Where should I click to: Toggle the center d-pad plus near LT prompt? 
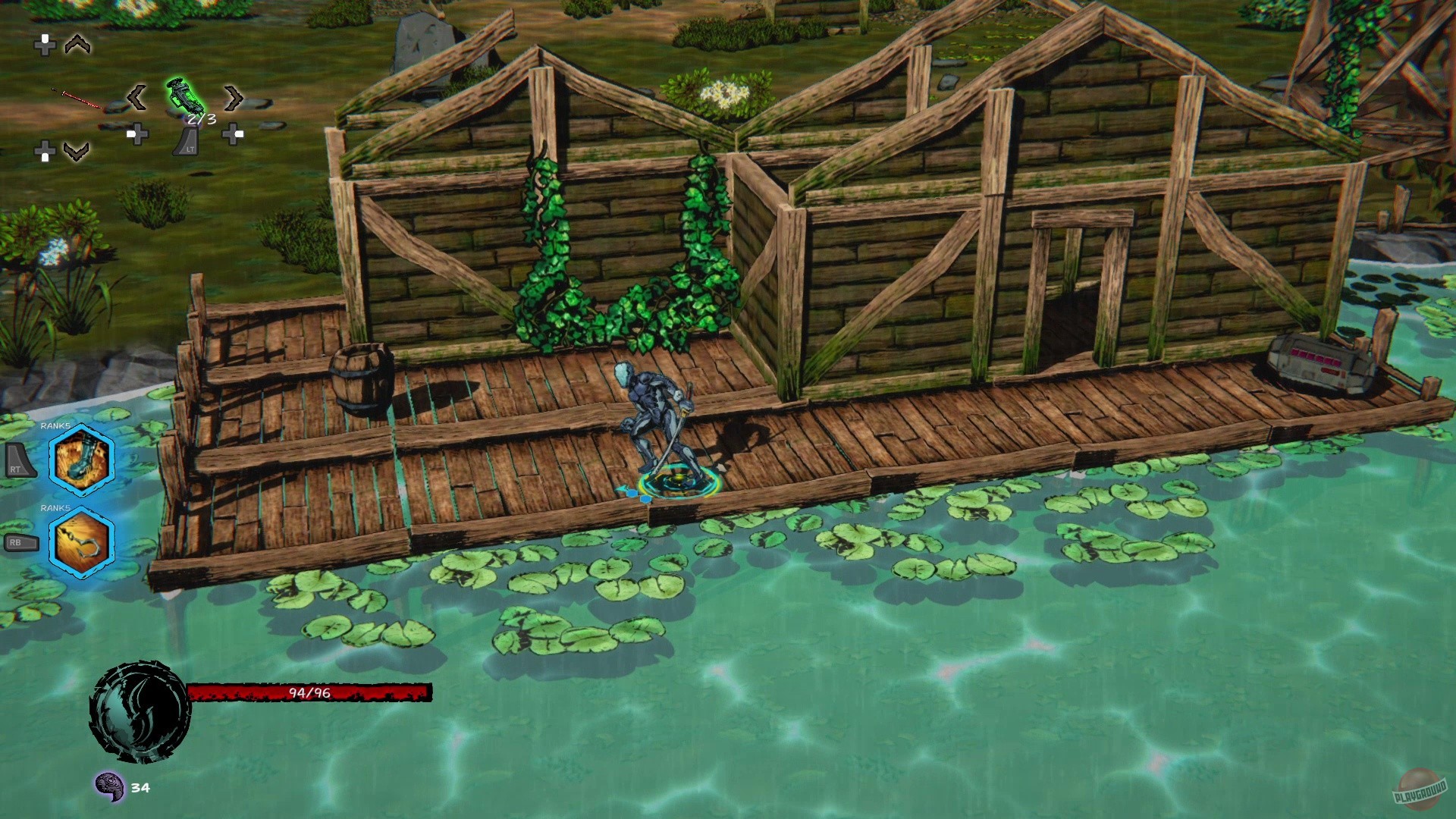click(x=138, y=135)
